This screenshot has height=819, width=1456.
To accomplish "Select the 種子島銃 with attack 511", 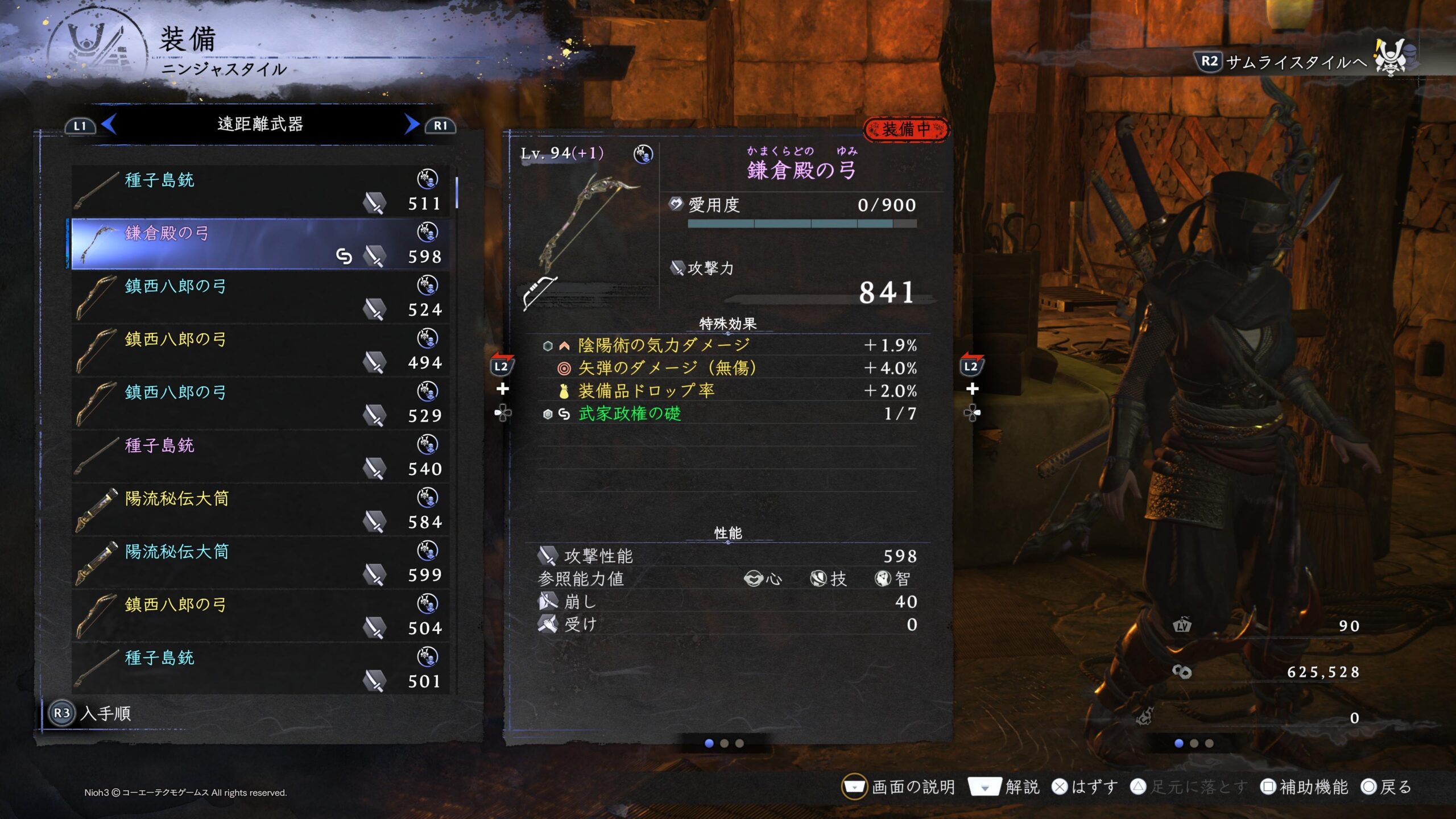I will point(260,191).
